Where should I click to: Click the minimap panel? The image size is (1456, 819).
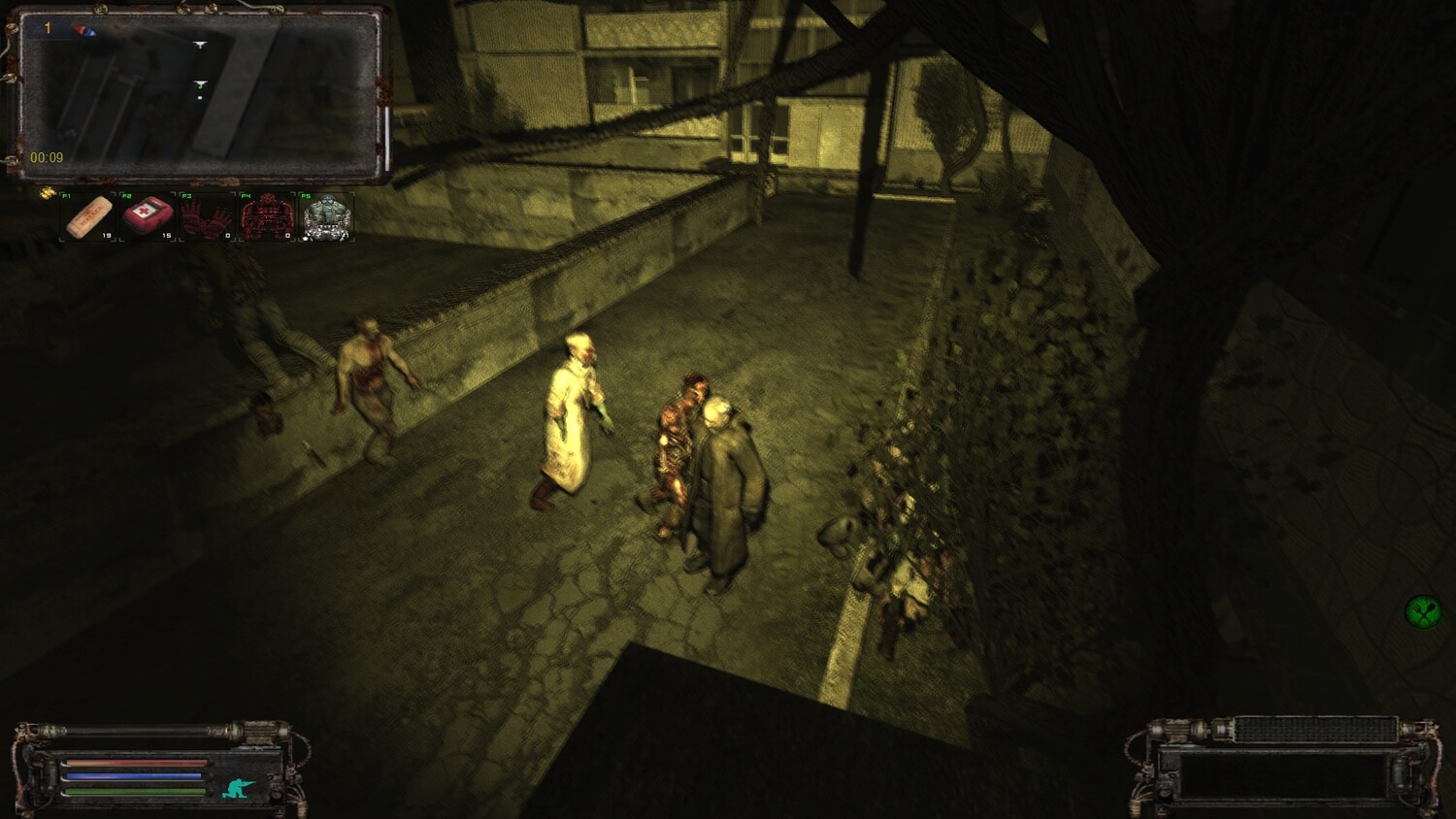[199, 94]
